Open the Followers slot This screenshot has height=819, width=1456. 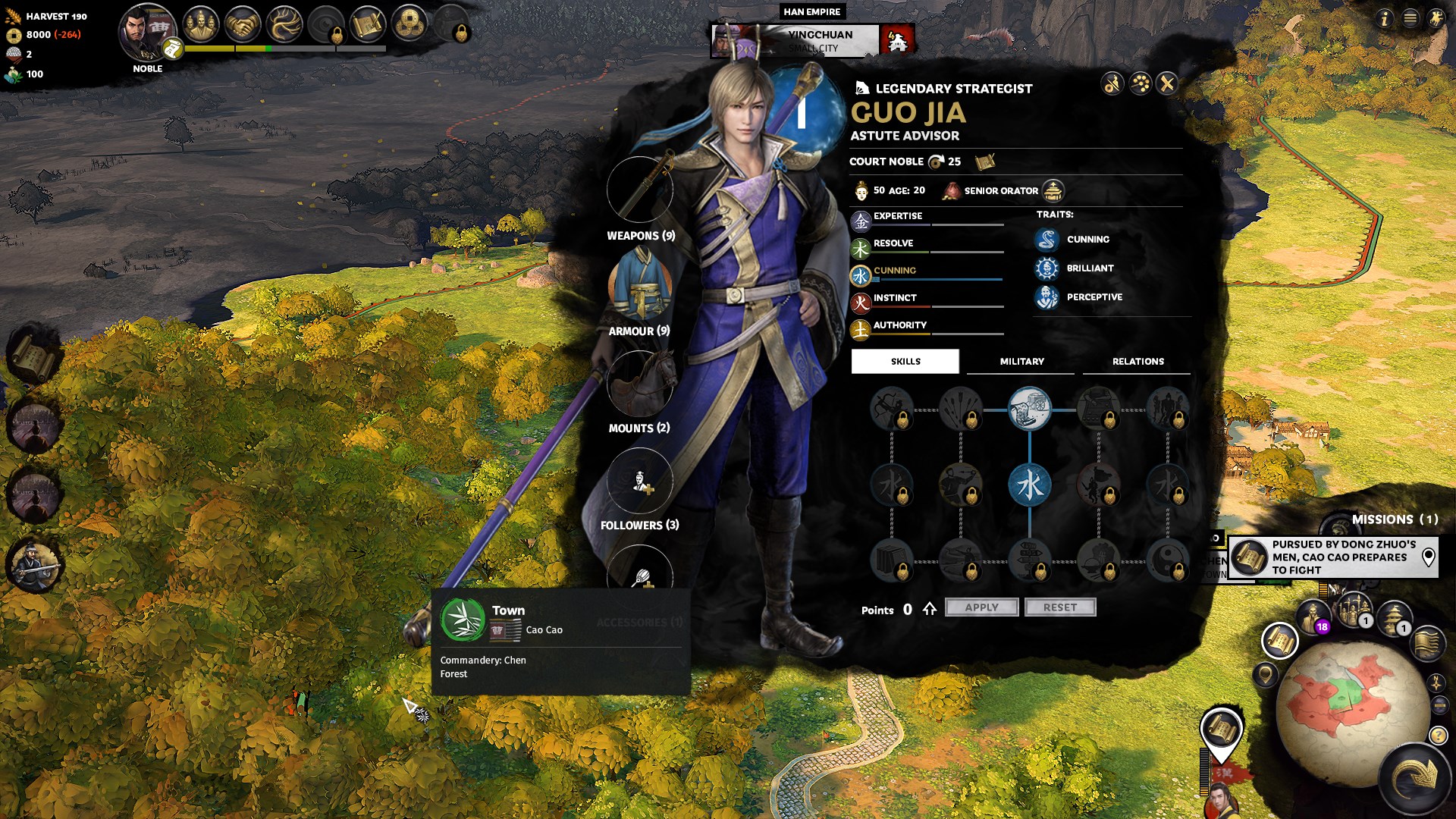[640, 481]
